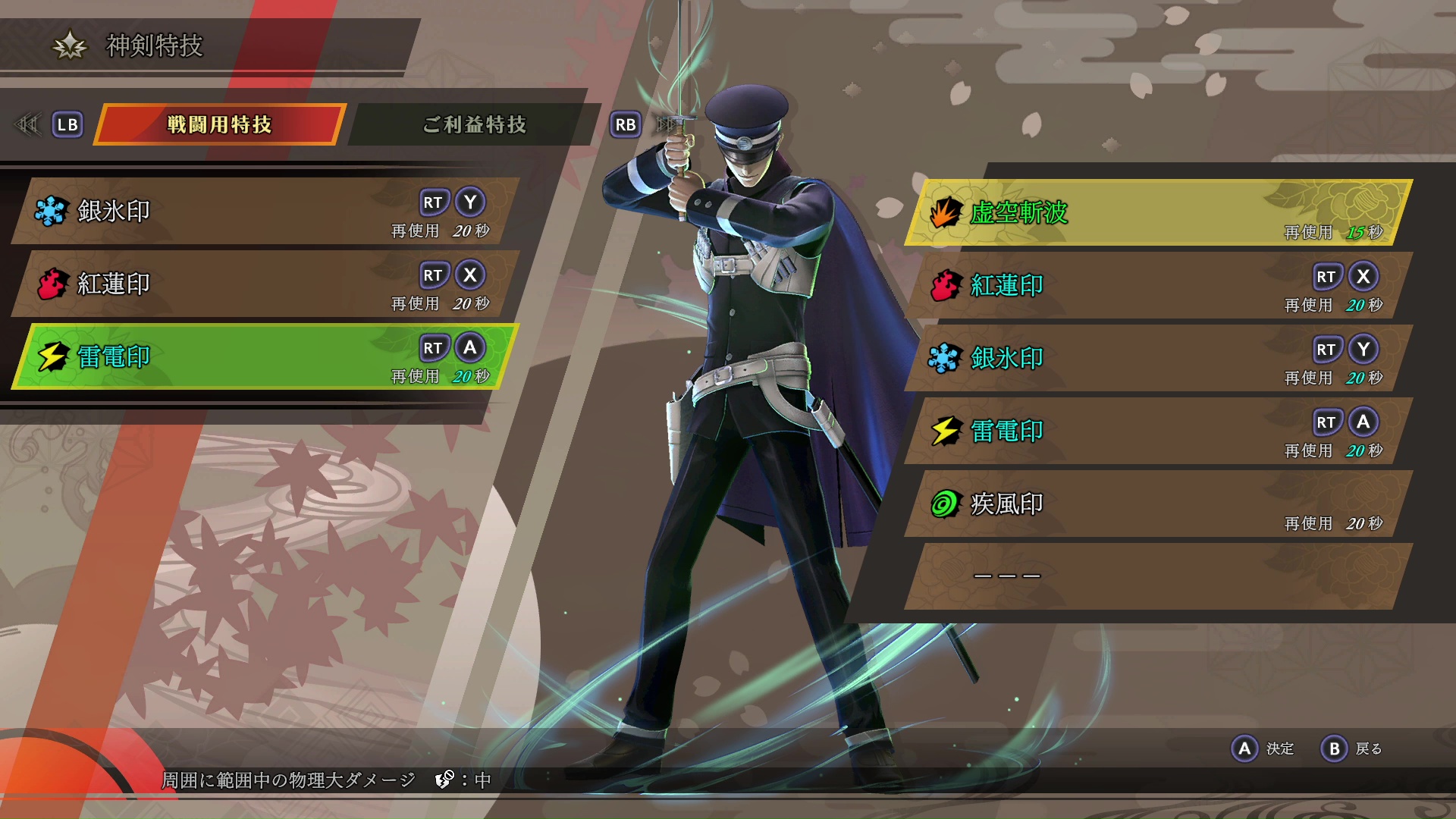Switch to the 戦闘用特技 tab
Viewport: 1456px width, 819px height.
coord(219,124)
